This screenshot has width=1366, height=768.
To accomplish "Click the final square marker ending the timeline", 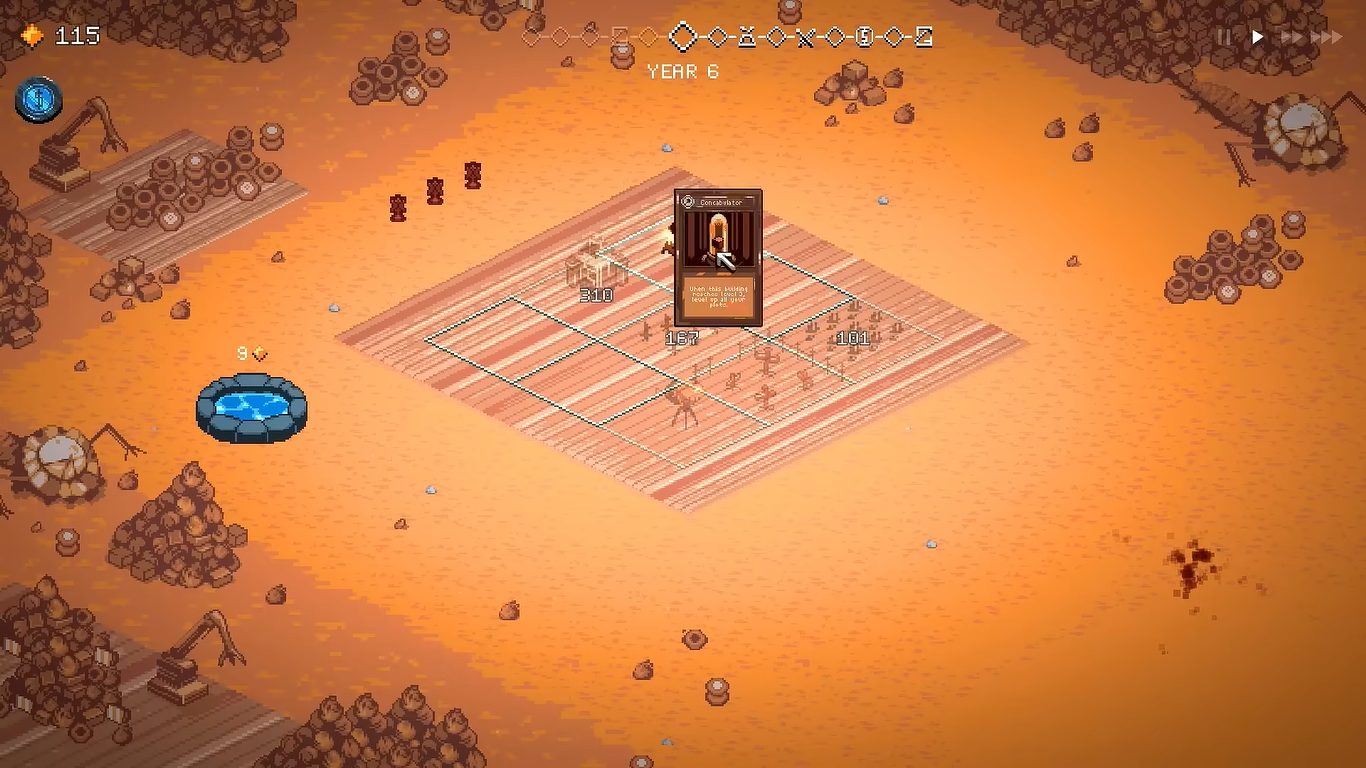I will coord(924,38).
